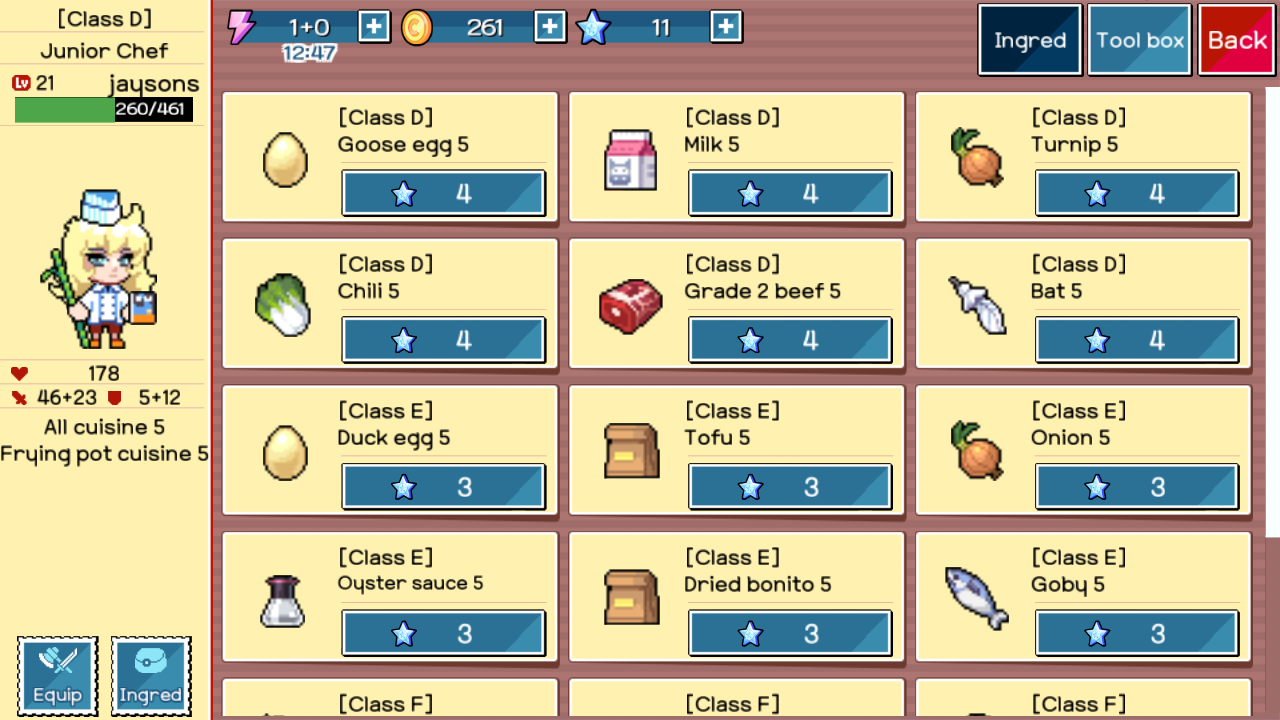Upgrade Goose egg 5 for 4 stars
Image resolution: width=1280 pixels, height=720 pixels.
pyautogui.click(x=444, y=193)
